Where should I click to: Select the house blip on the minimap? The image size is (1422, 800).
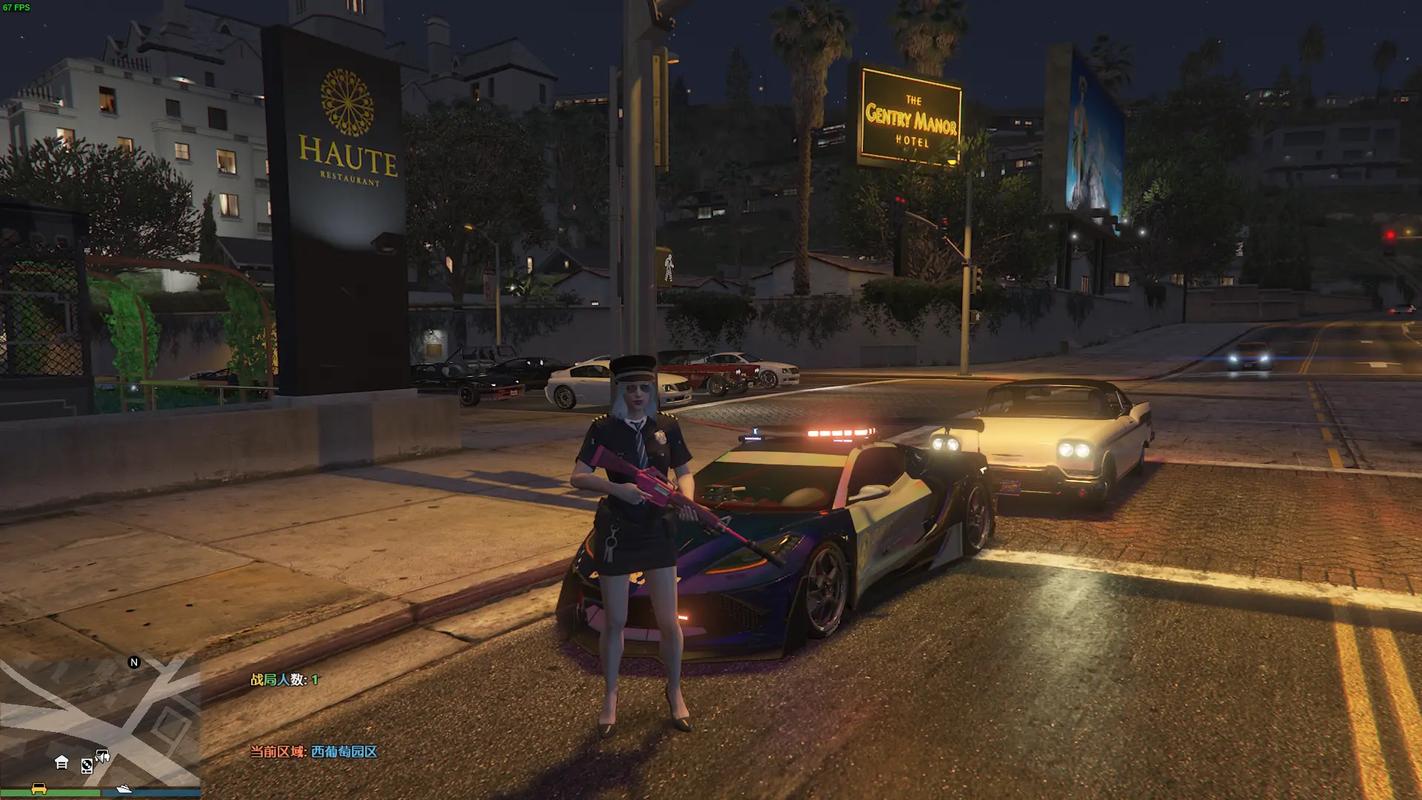[62, 762]
